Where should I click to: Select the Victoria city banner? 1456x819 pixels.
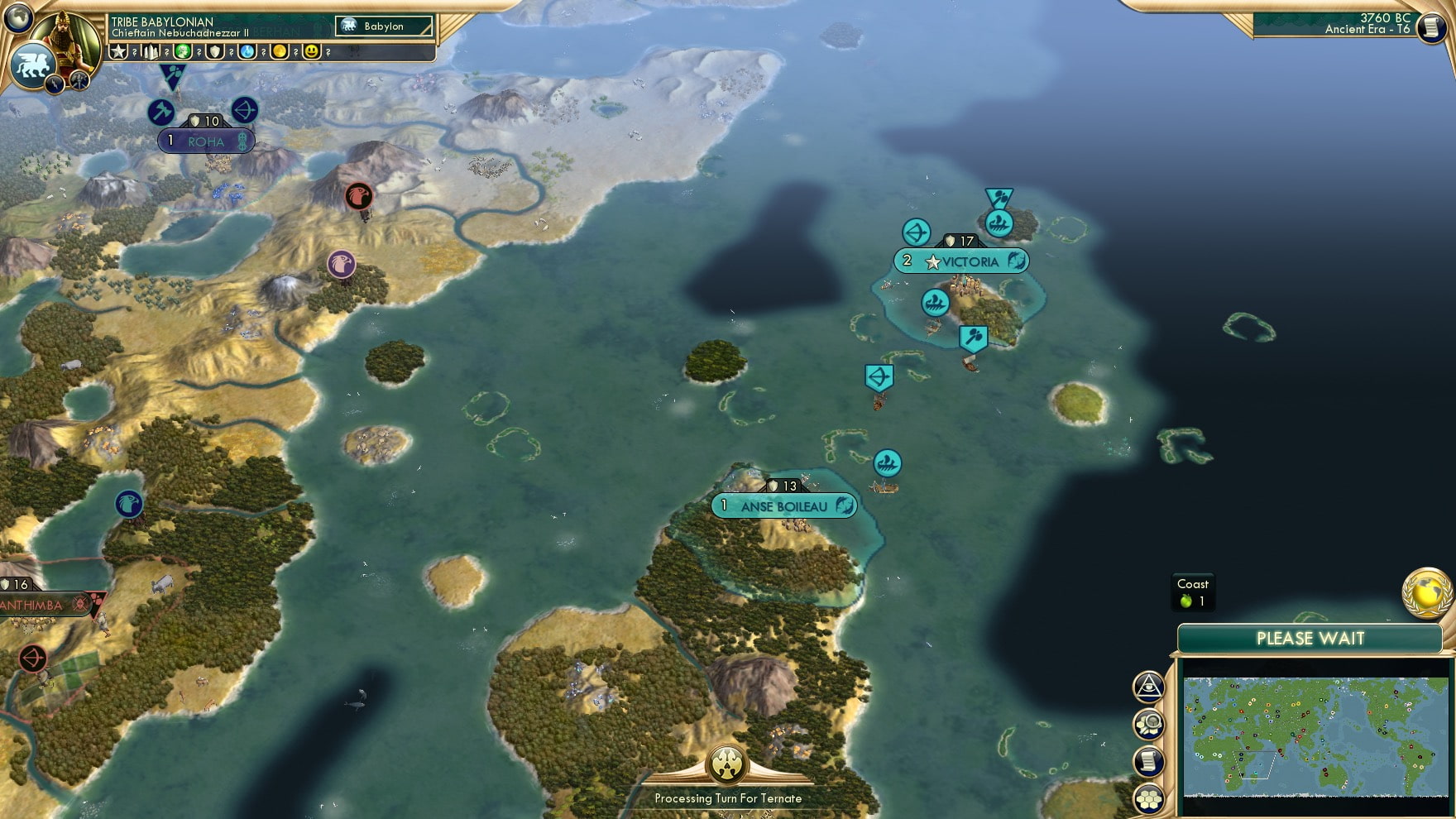962,261
